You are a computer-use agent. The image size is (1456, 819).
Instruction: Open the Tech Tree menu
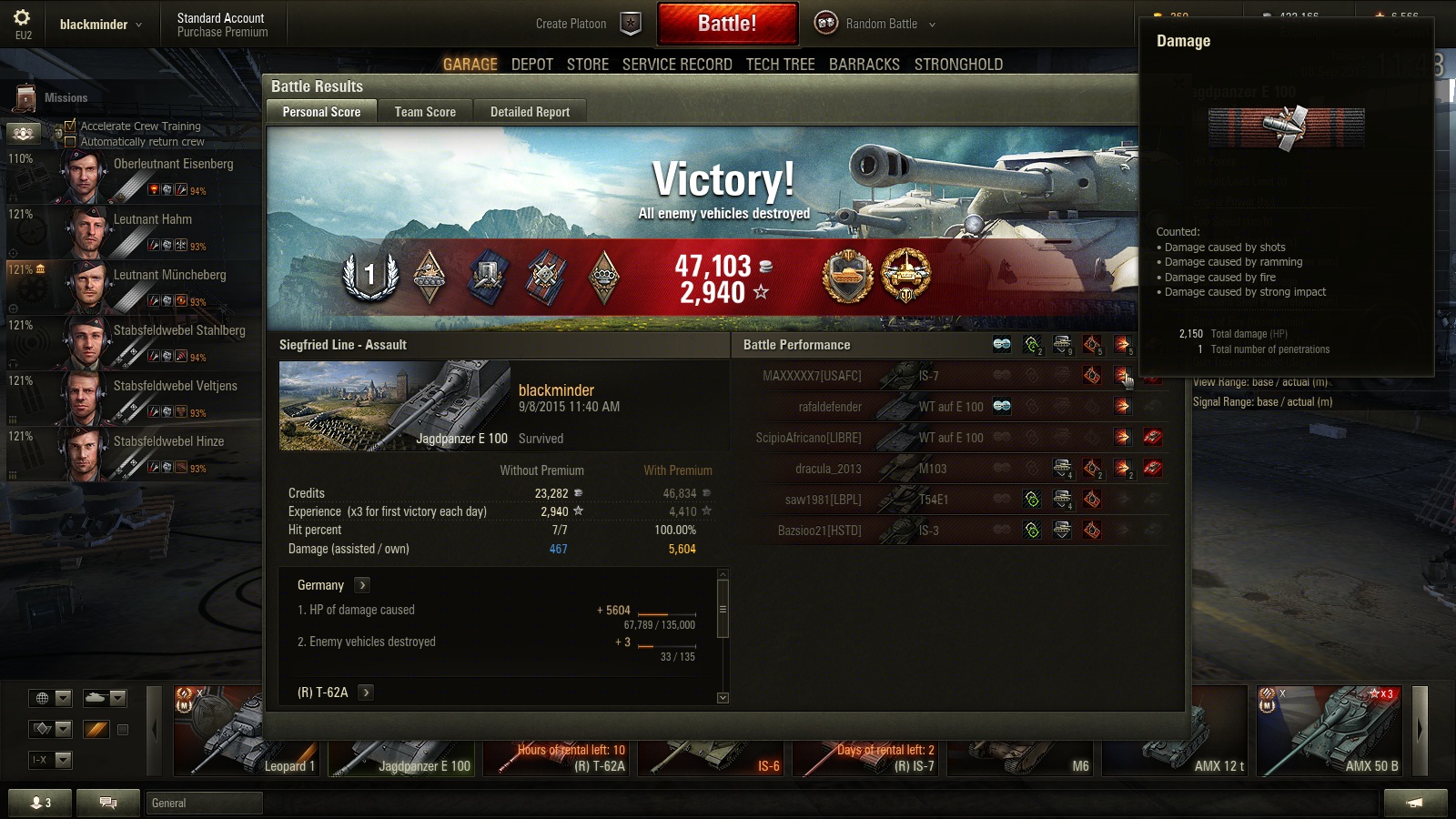tap(780, 65)
